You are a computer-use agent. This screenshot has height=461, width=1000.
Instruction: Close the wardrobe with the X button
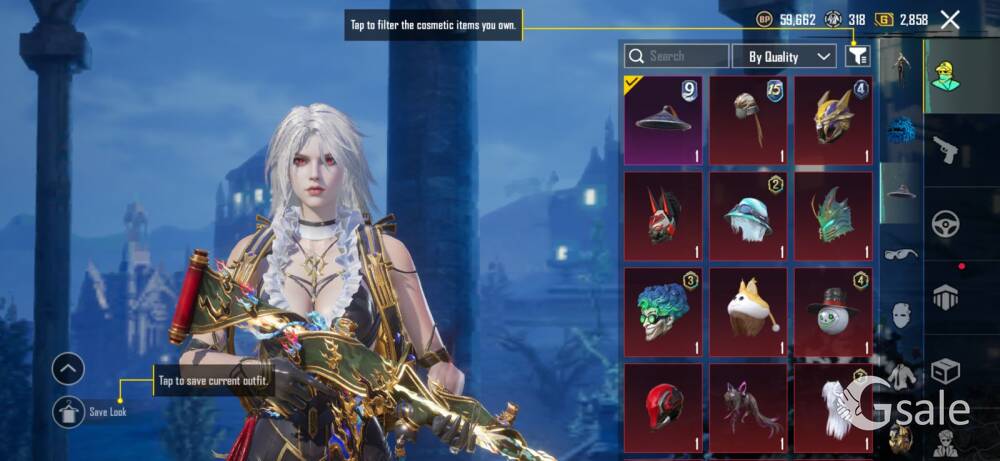click(950, 19)
